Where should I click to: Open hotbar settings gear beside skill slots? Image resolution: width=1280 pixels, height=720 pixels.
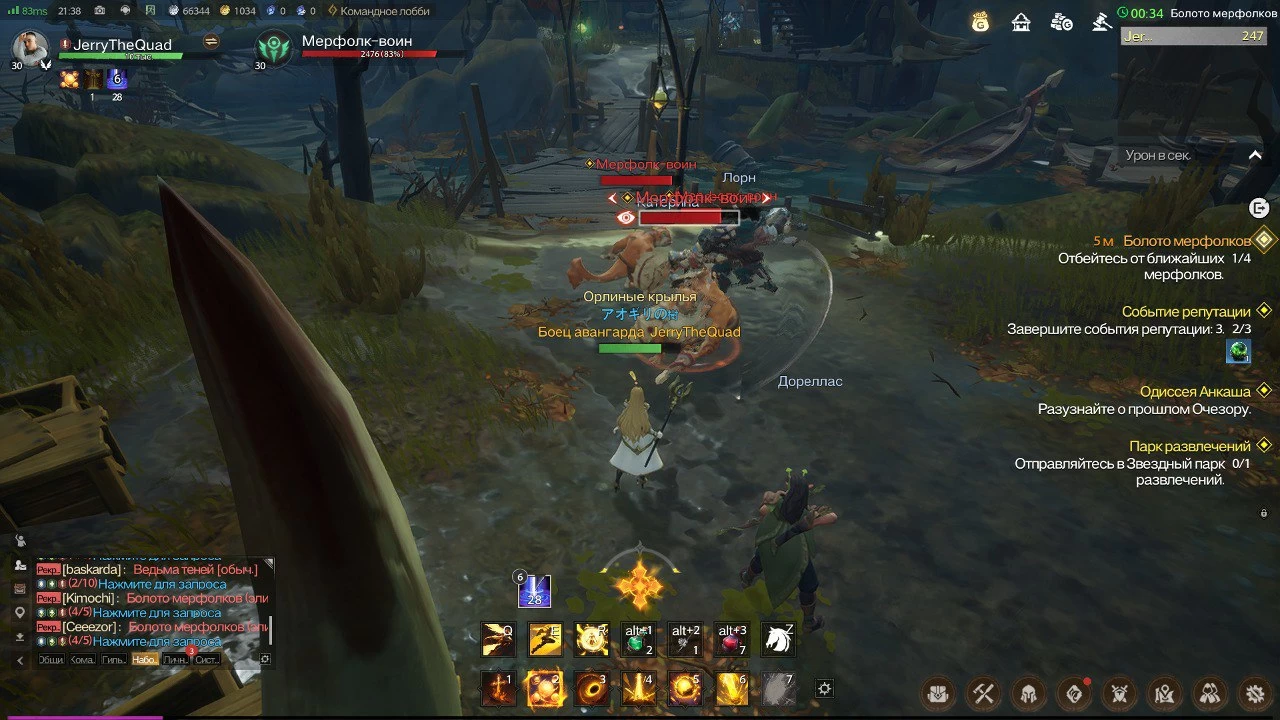tap(824, 689)
